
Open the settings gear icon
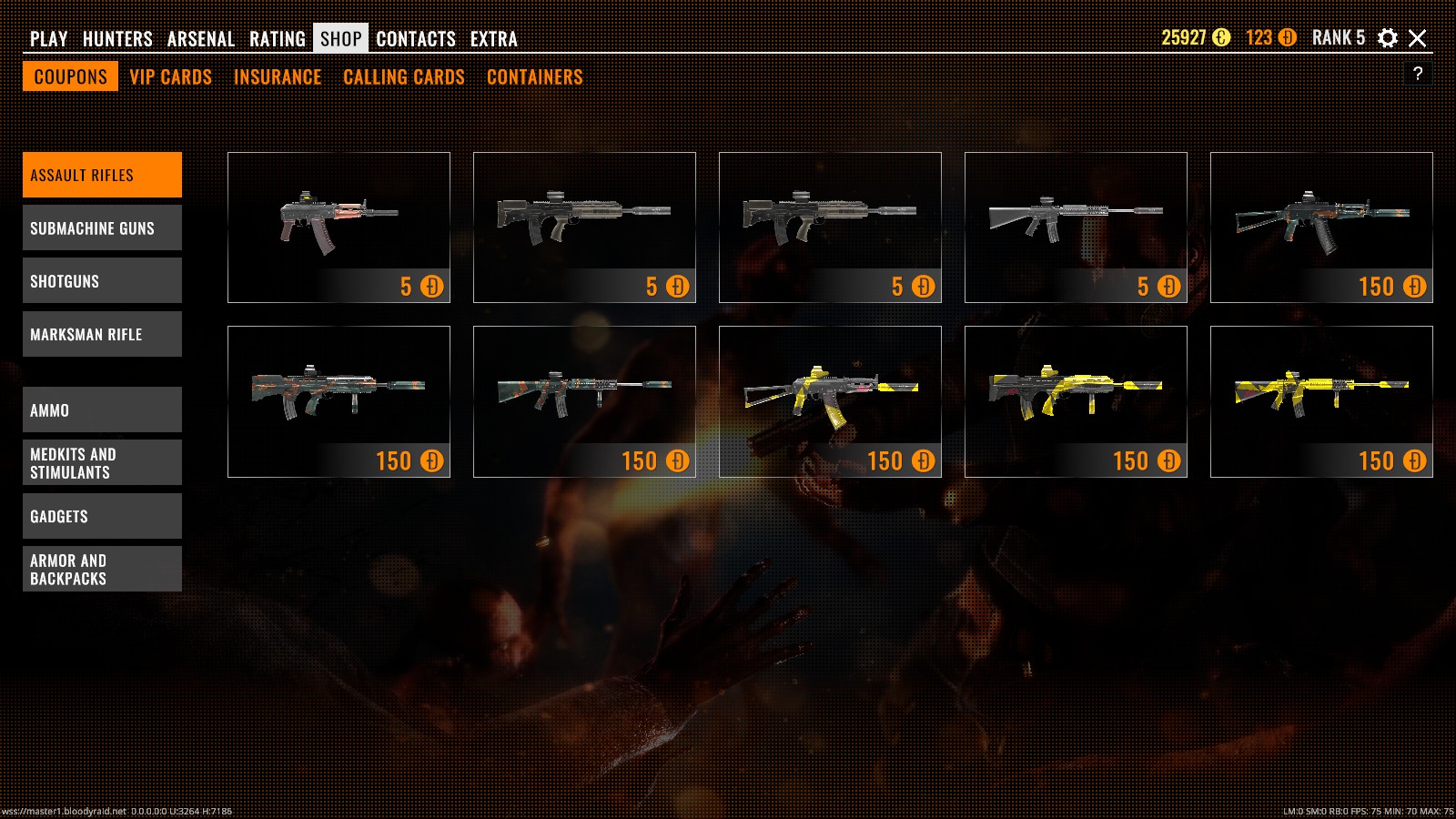[1387, 38]
